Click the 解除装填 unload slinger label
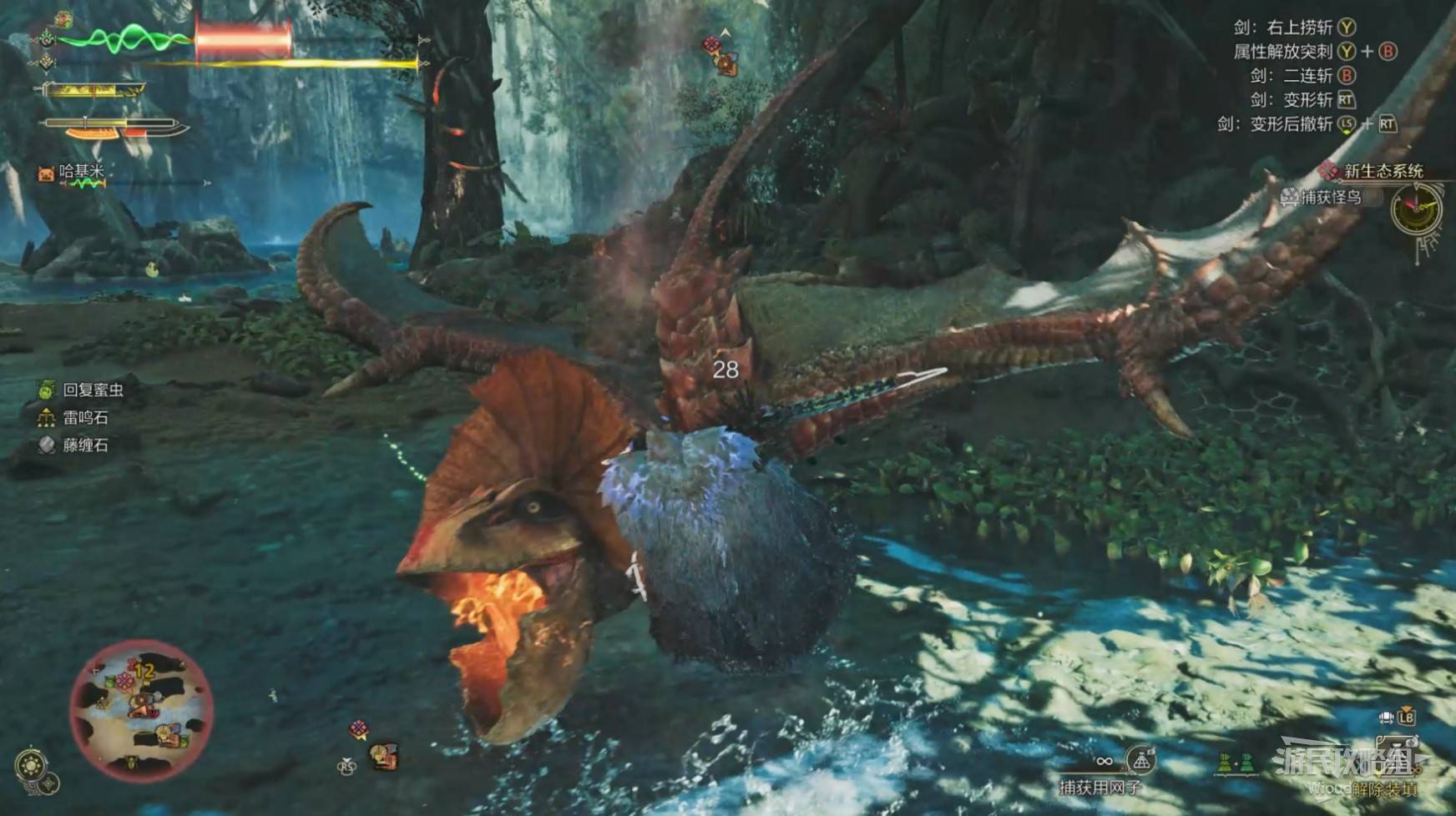The width and height of the screenshot is (1456, 816). [x=1384, y=788]
